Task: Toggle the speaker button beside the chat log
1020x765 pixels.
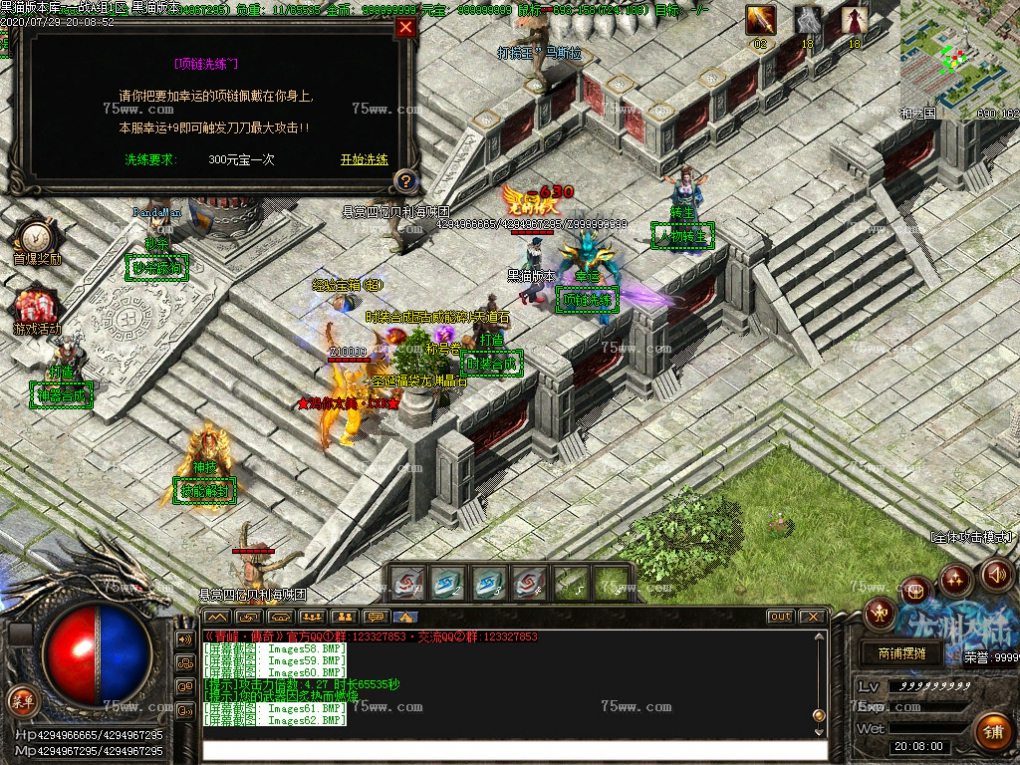Action: [185, 639]
